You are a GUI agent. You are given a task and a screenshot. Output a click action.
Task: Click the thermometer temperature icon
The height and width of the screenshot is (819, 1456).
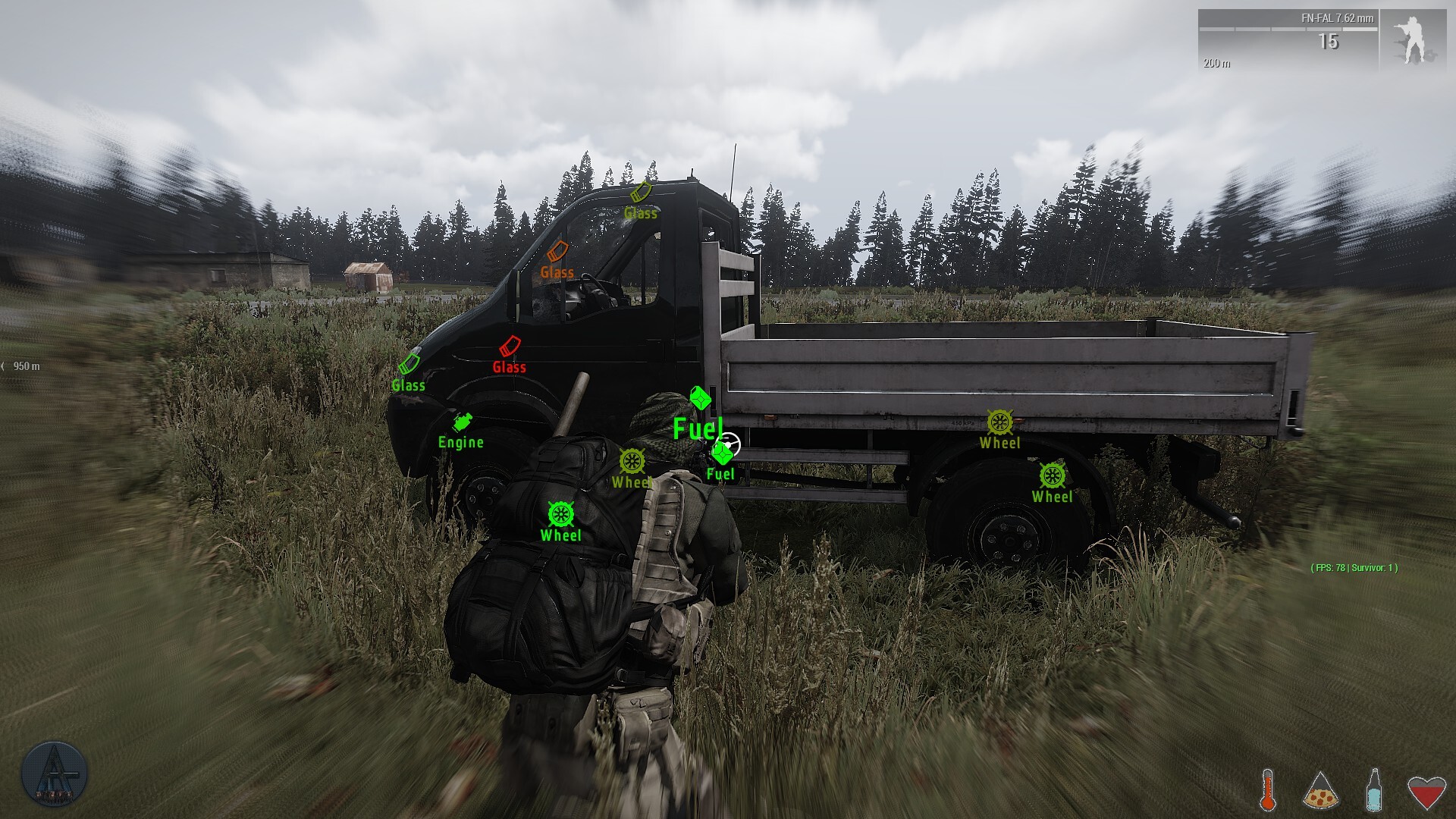(1267, 789)
